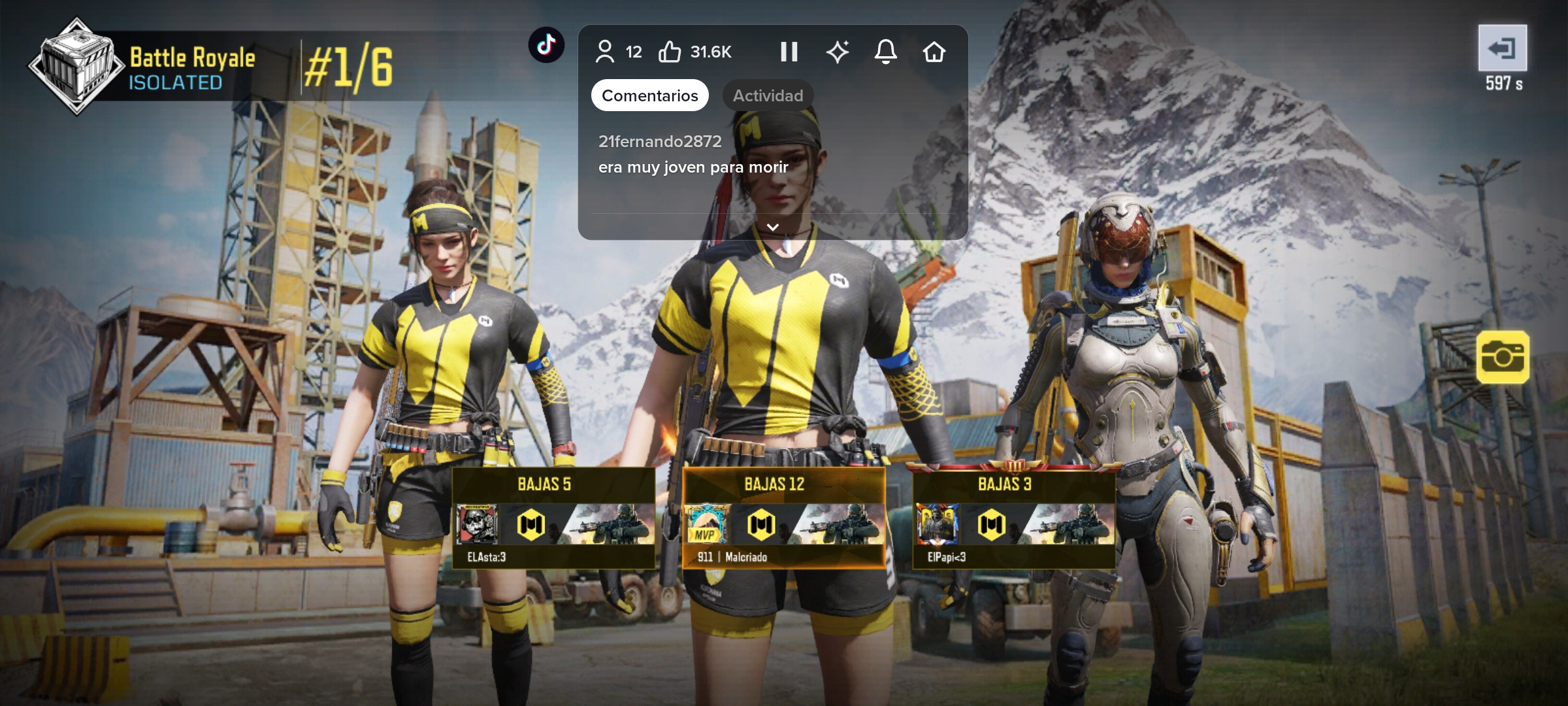Switch to the Actividad tab
Image resolution: width=1568 pixels, height=706 pixels.
coord(768,95)
